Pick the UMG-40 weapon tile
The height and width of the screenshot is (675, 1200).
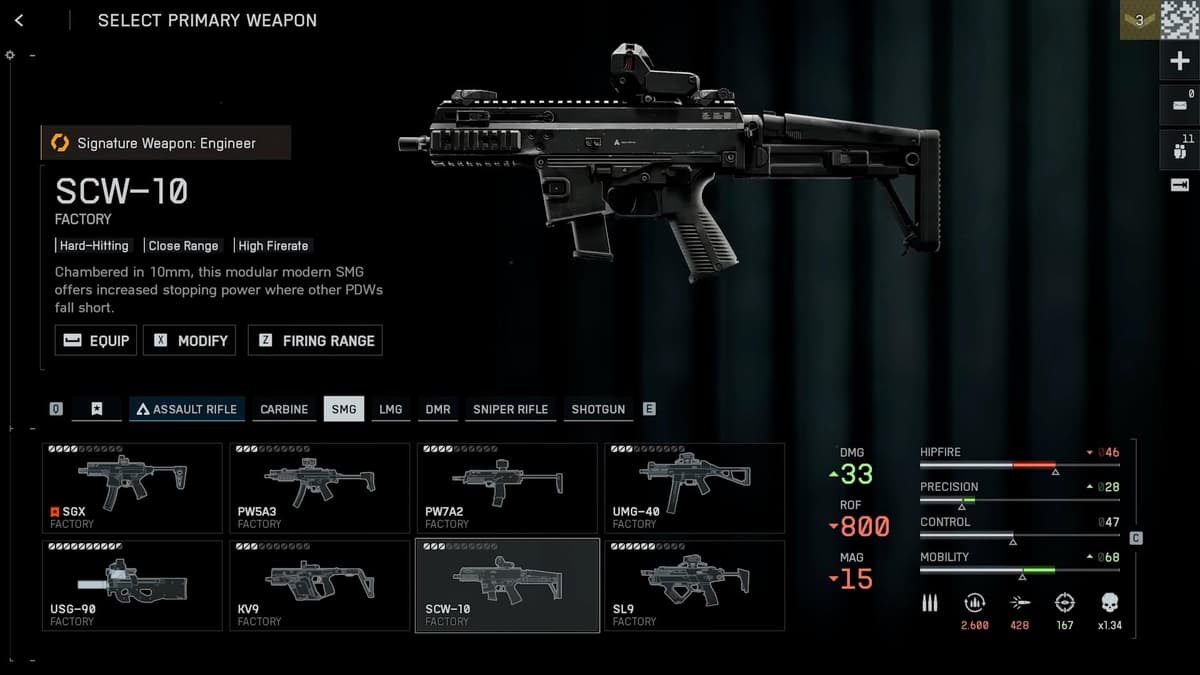point(694,488)
